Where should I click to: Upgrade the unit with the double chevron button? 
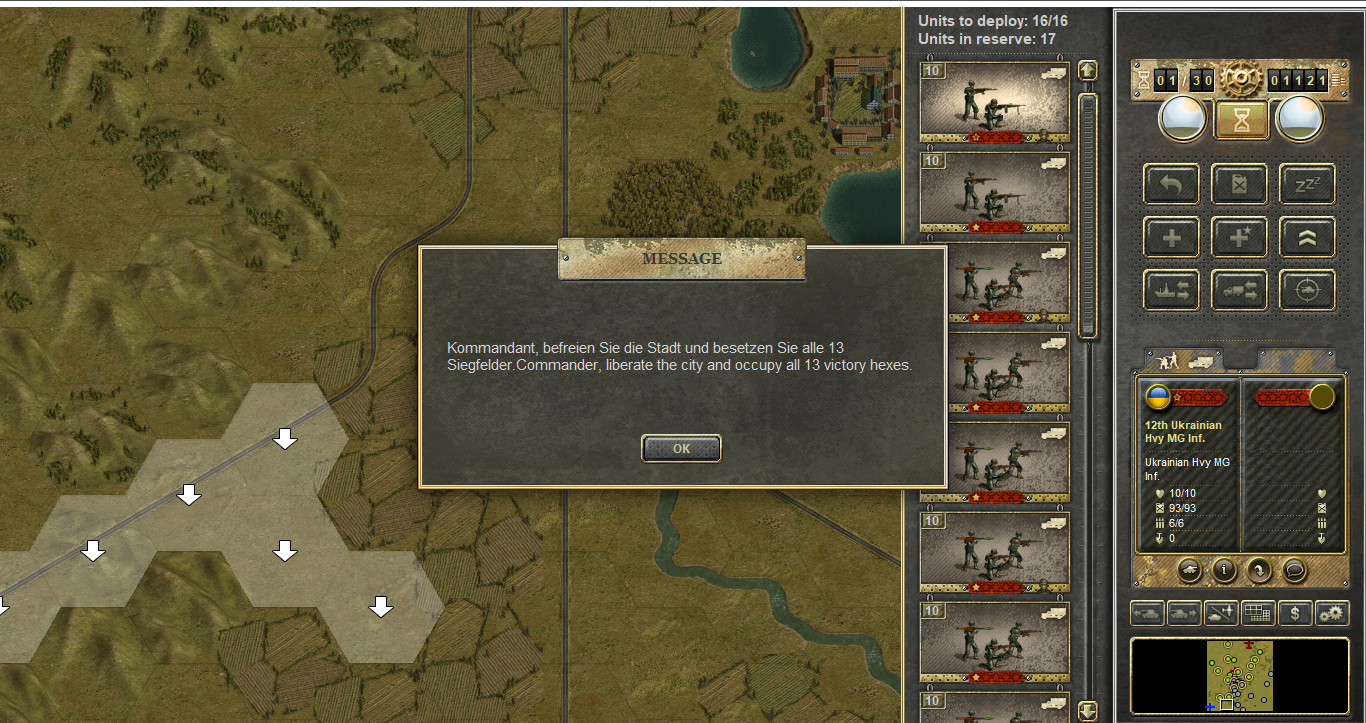(x=1307, y=237)
